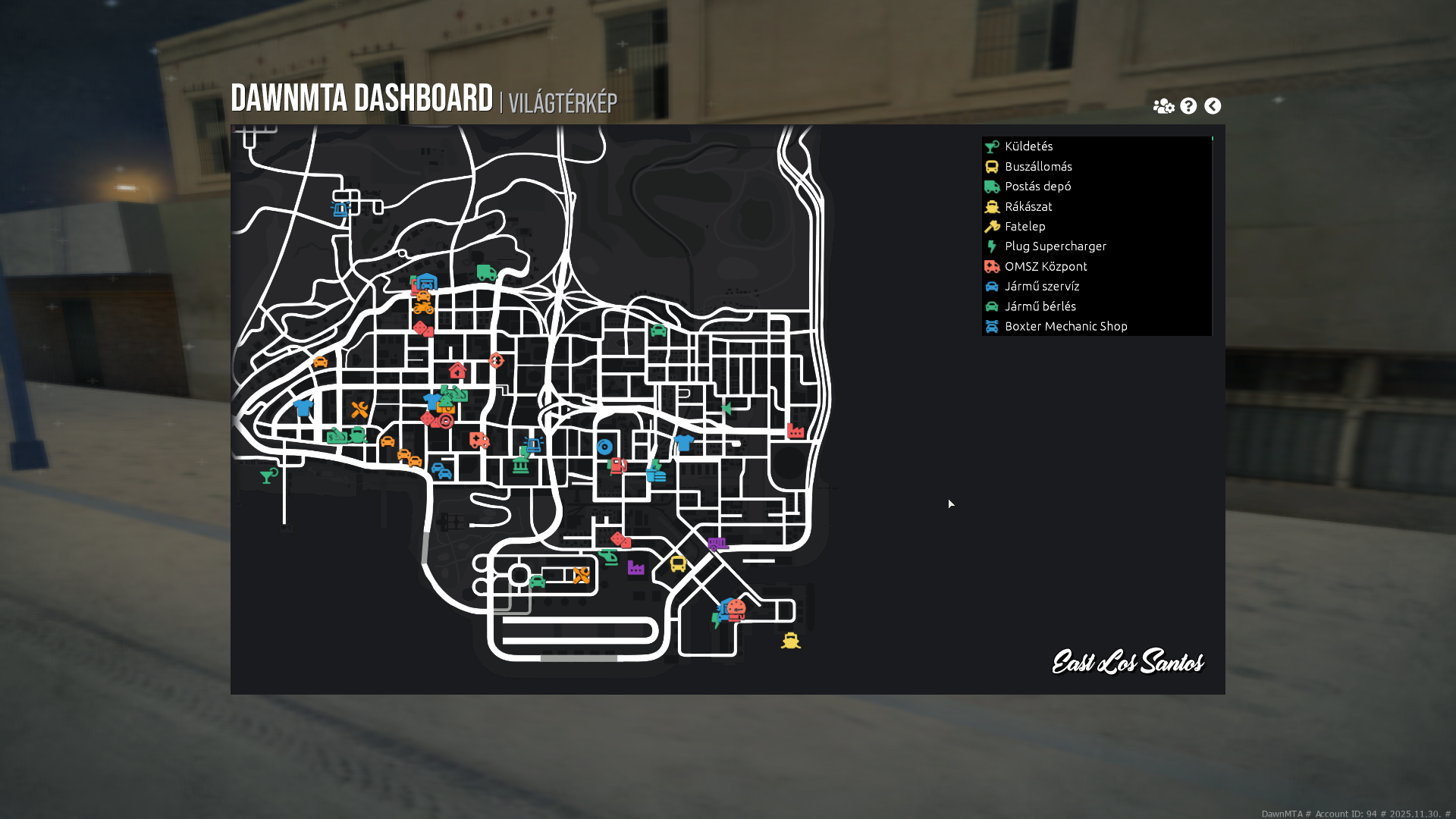The image size is (1456, 819).
Task: Open the group settings icon
Action: 1163,106
